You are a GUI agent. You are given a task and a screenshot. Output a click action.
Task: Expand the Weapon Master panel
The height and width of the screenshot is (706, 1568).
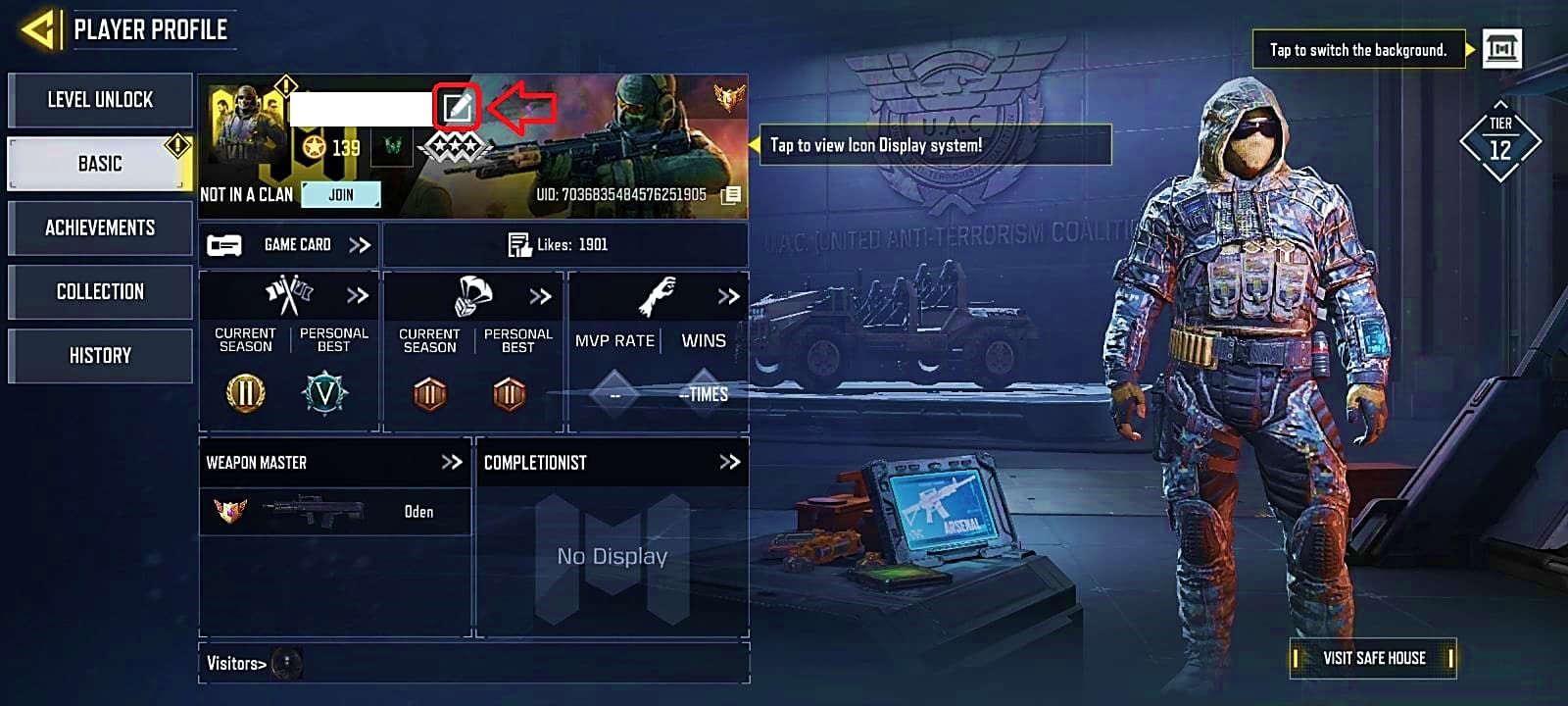pyautogui.click(x=451, y=462)
